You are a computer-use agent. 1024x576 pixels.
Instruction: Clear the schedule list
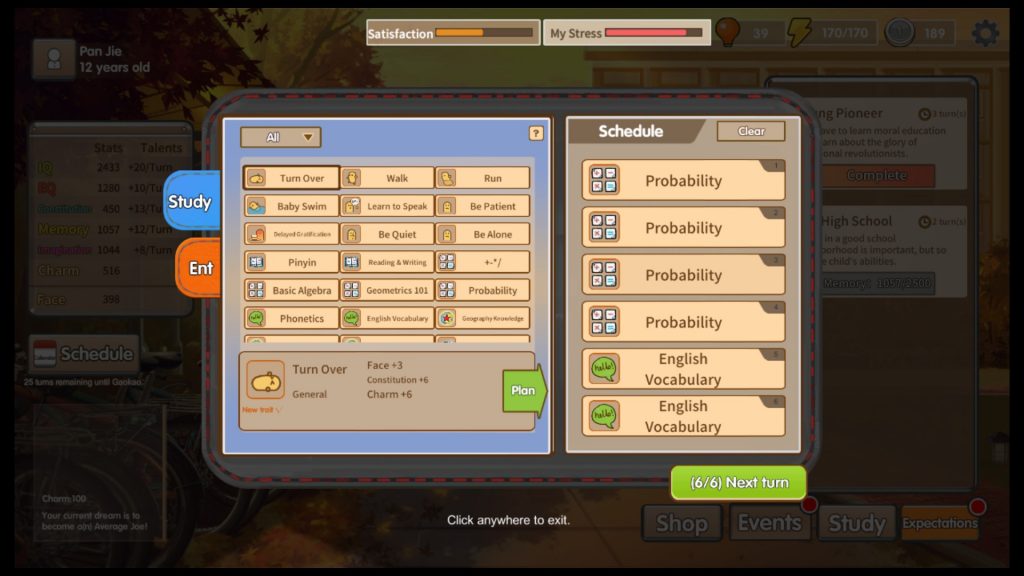pos(751,131)
